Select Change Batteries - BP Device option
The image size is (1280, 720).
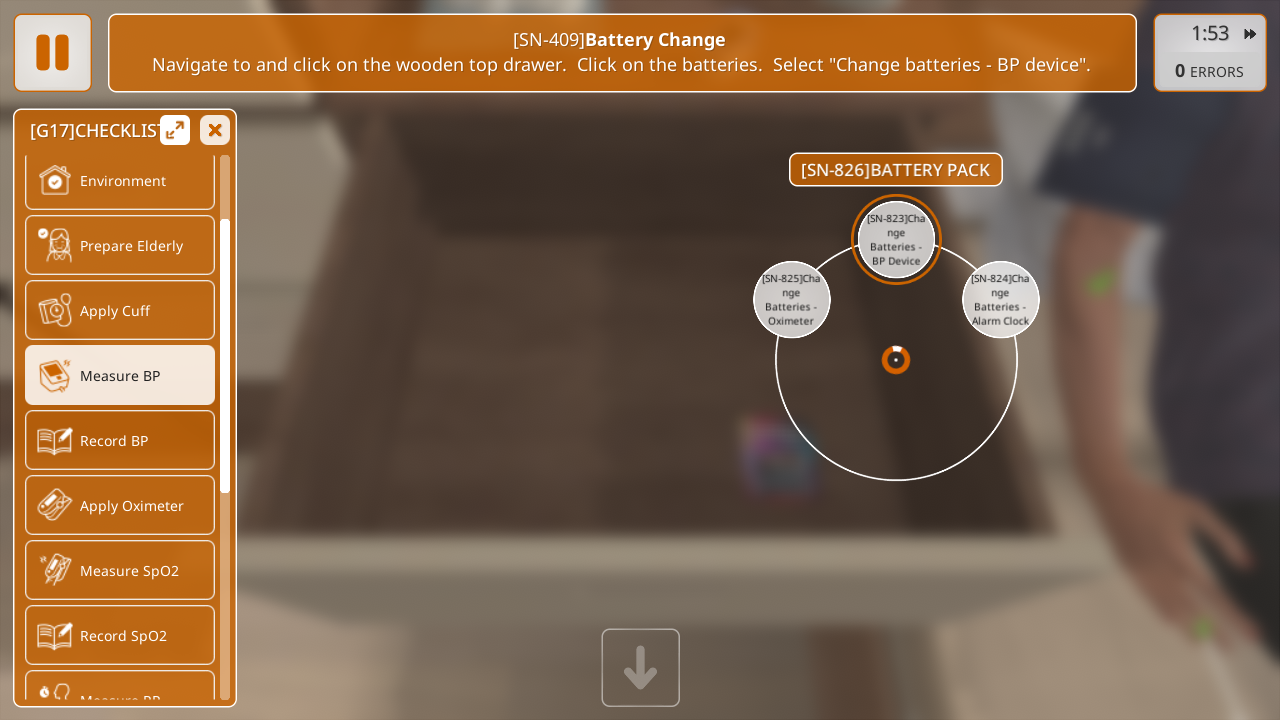(x=896, y=240)
